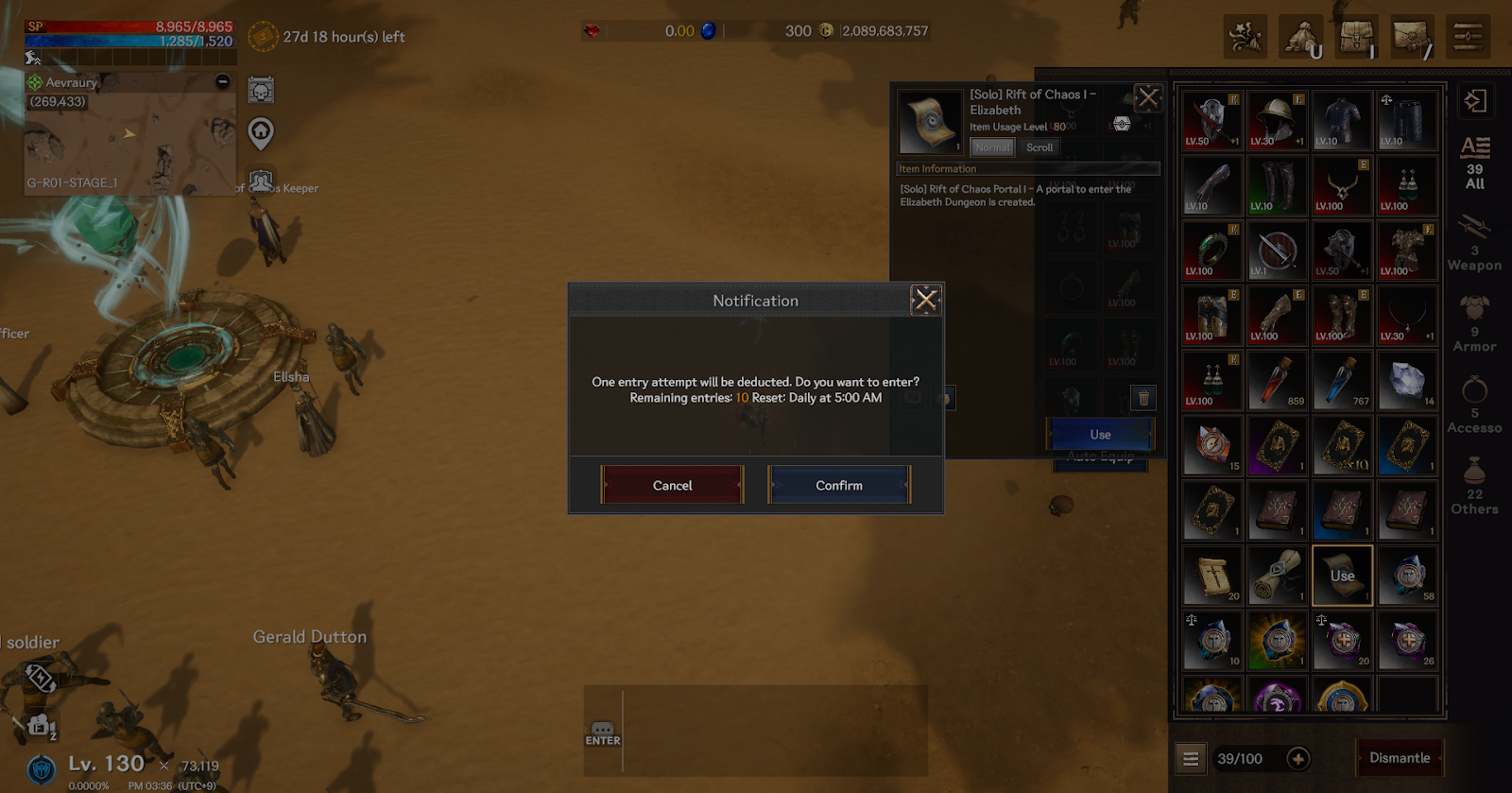Close the item tooltip panel

[1148, 97]
